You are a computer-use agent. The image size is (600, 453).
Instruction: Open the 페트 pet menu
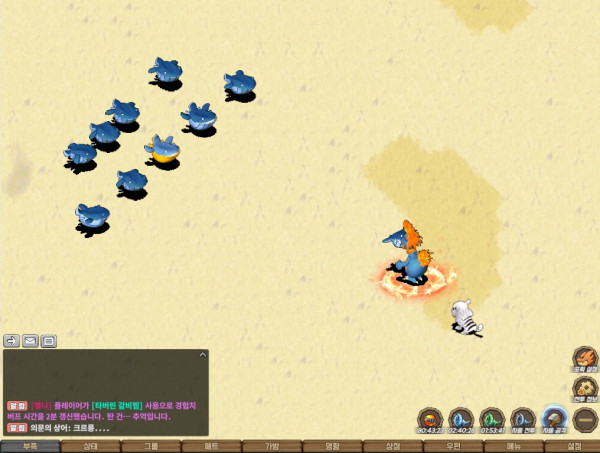pyautogui.click(x=211, y=446)
